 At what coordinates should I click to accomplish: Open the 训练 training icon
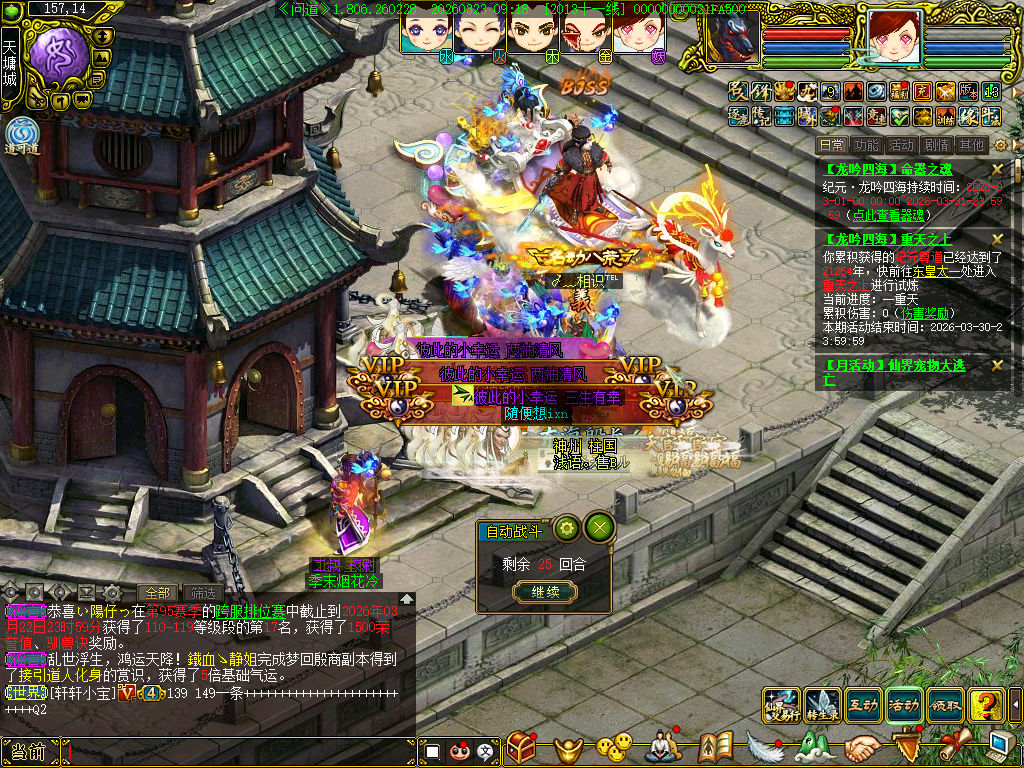pos(944,117)
